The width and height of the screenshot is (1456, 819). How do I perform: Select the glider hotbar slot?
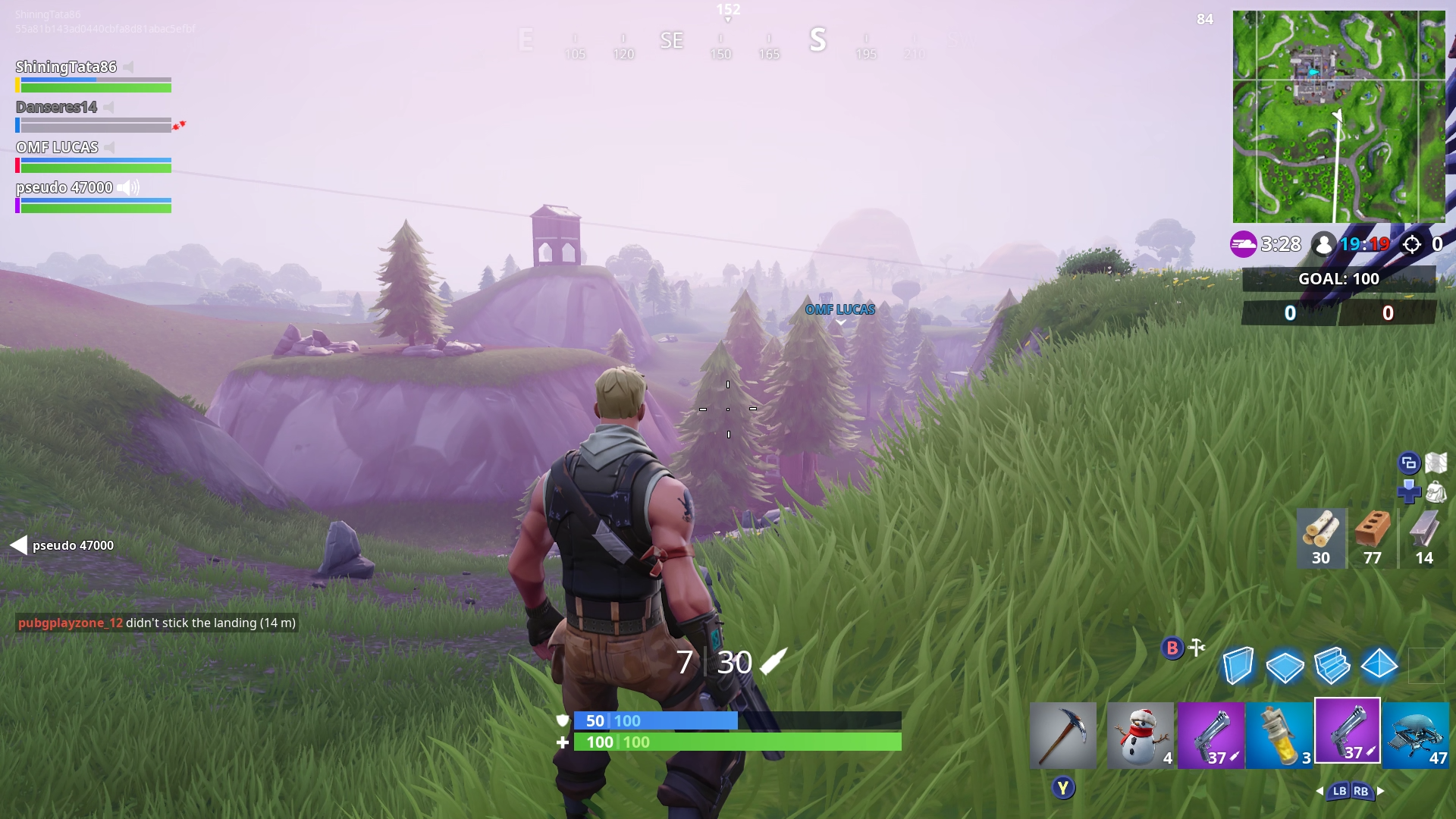coord(1415,734)
